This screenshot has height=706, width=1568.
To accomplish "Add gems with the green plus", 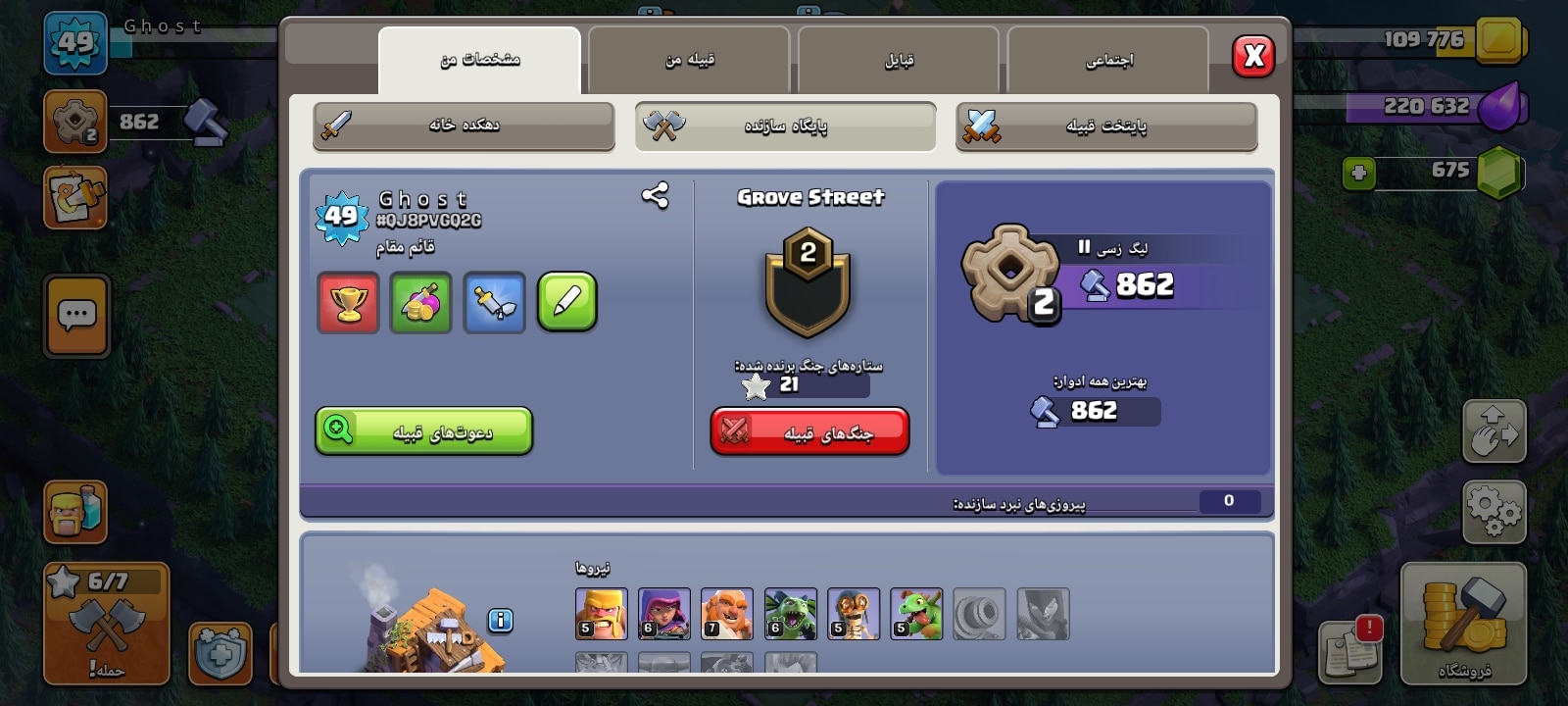I will [1358, 174].
